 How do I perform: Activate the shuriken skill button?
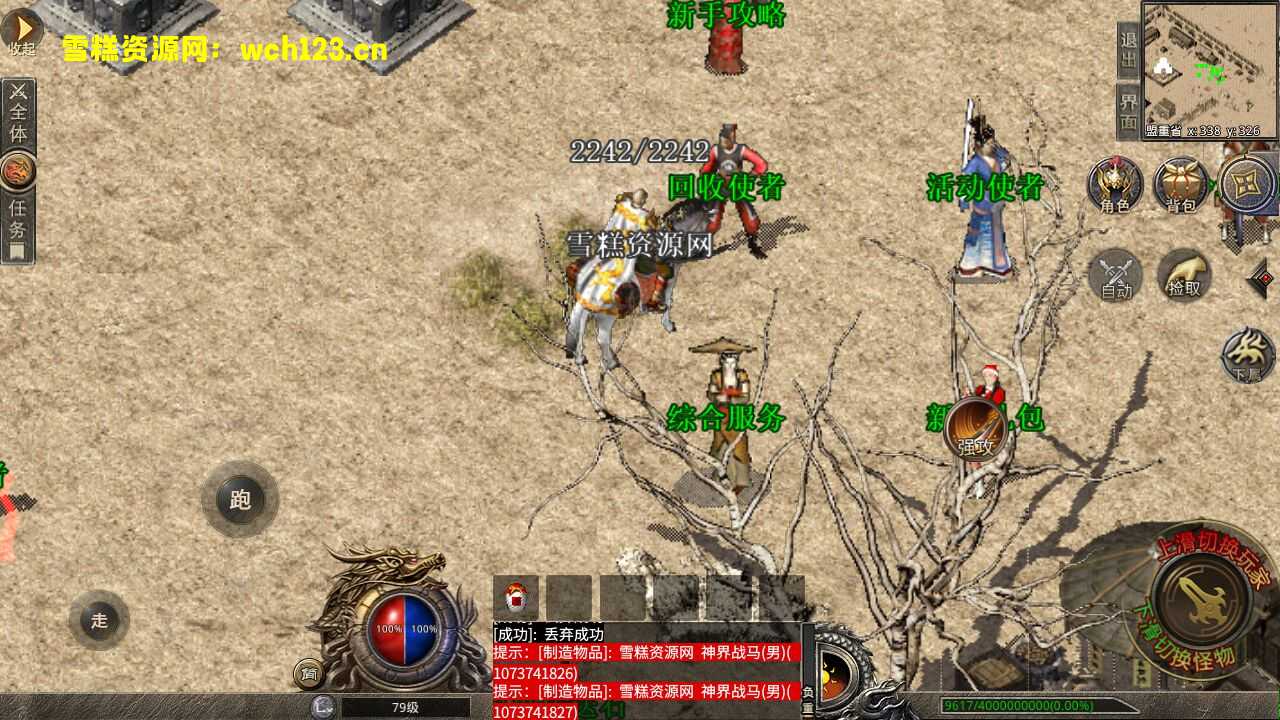coord(1247,184)
